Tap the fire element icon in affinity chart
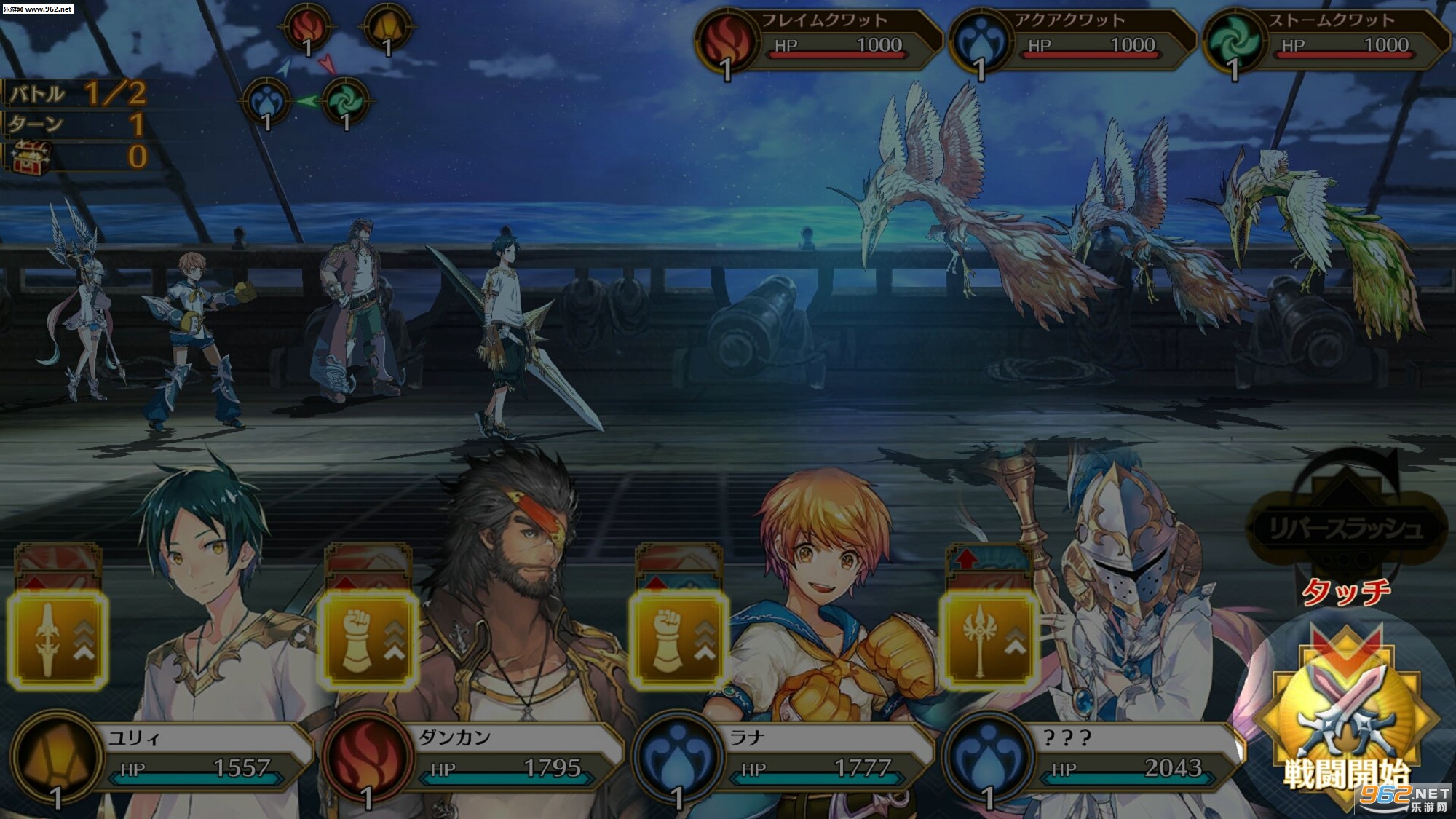Viewport: 1456px width, 819px height. (x=307, y=28)
